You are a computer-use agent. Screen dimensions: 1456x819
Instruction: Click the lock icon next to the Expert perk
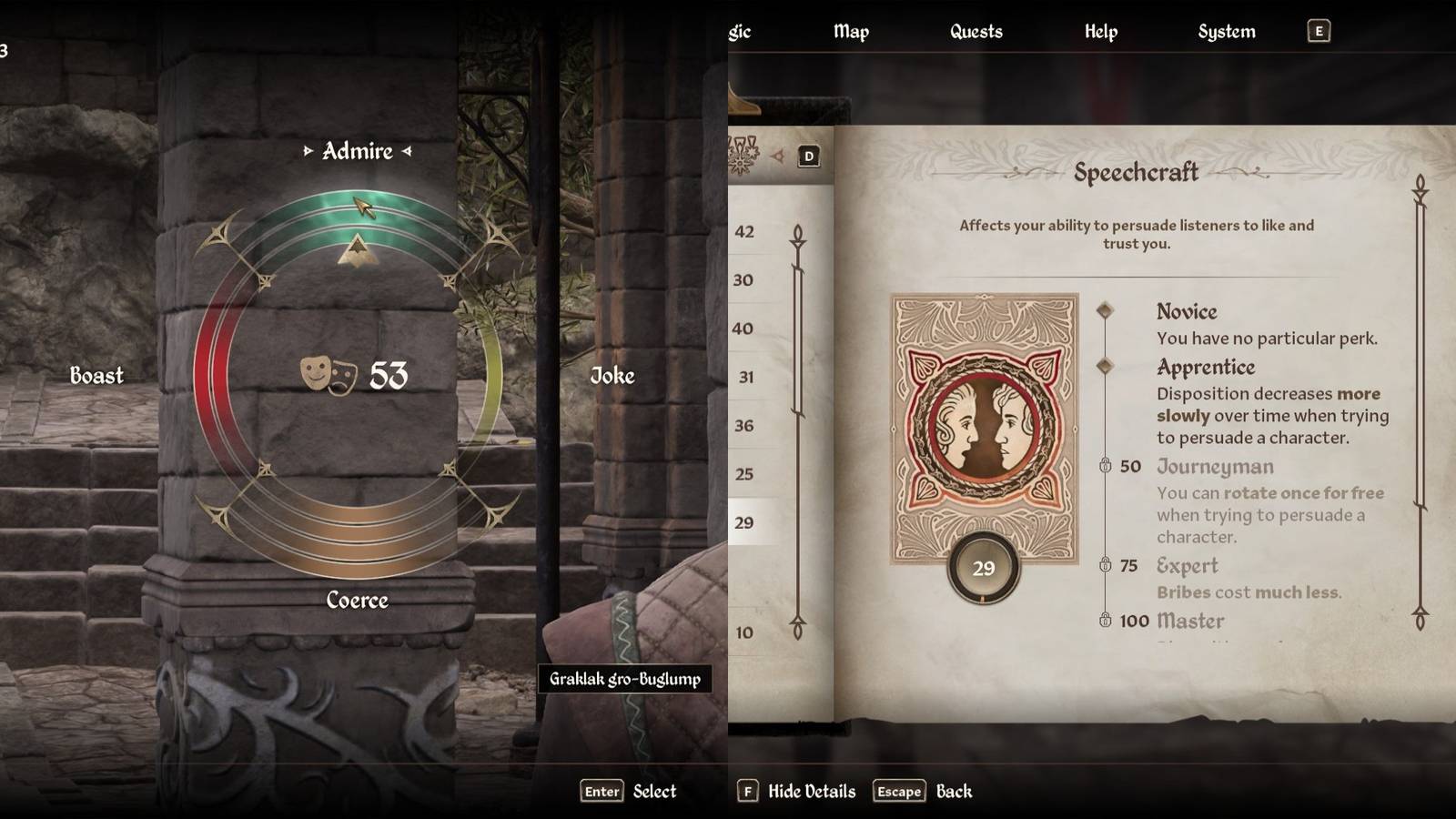point(1106,566)
